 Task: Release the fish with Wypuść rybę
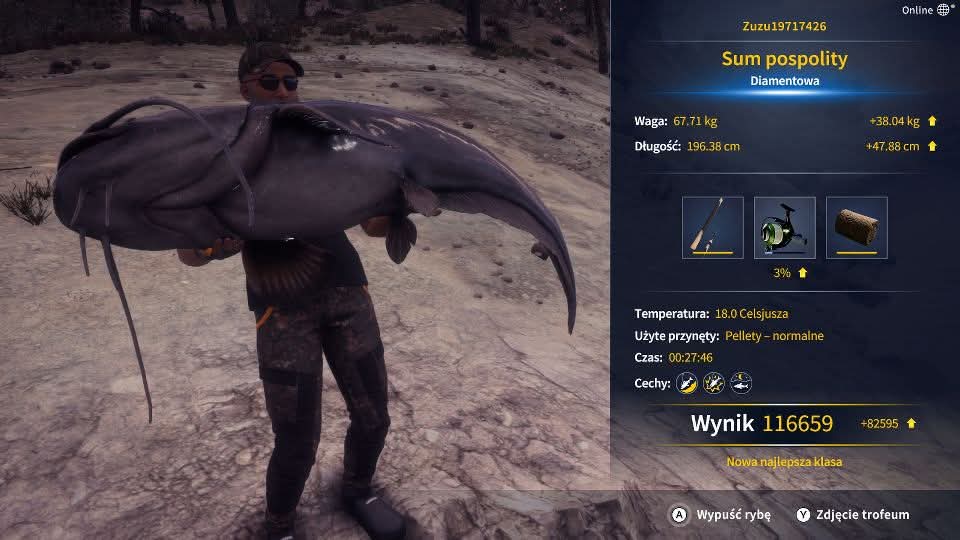(721, 515)
